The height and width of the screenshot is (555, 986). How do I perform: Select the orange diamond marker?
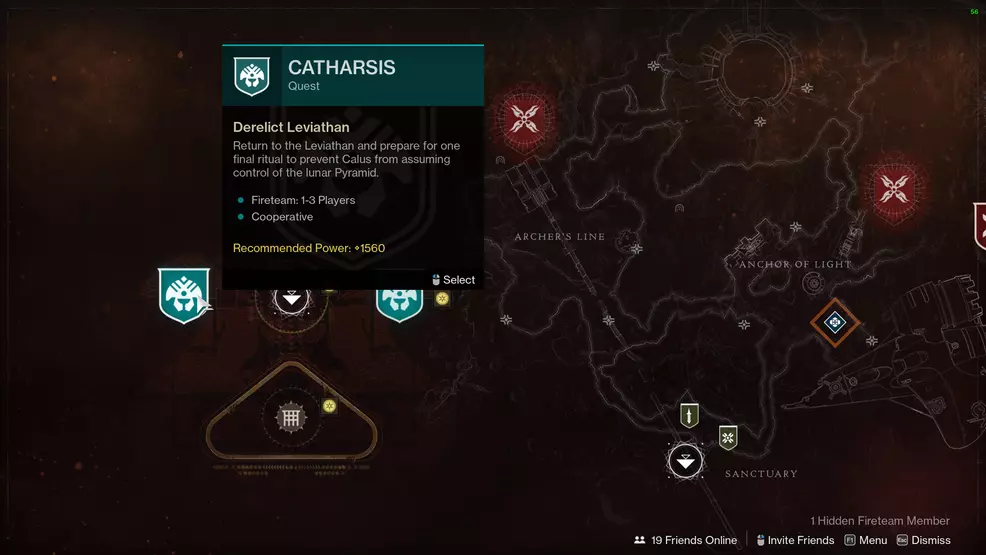click(x=833, y=322)
